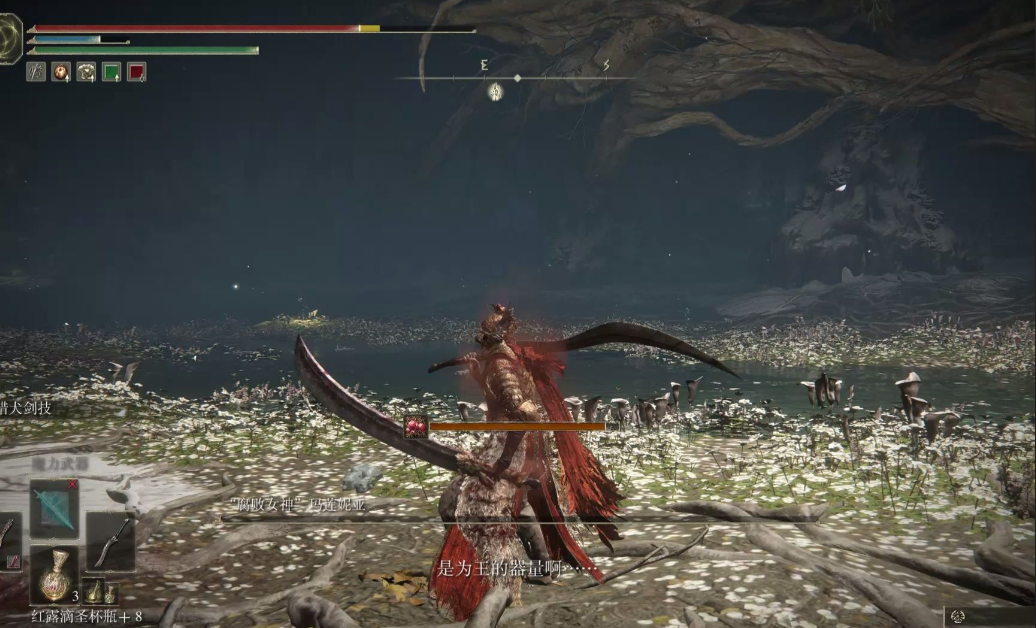
Task: Click the scarlet rot icon beside the orange bar
Action: tap(416, 426)
